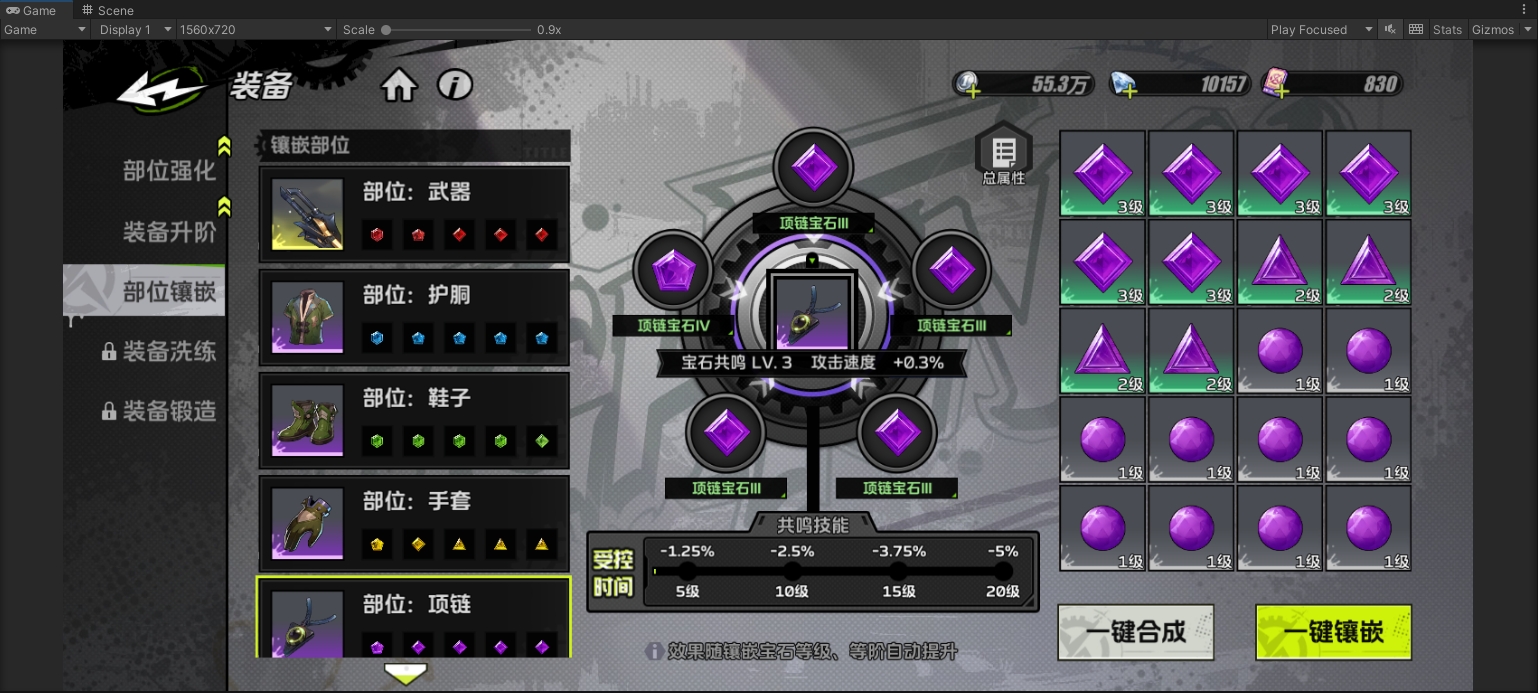
Task: Select the 护胴 equipment slot row
Action: (x=414, y=317)
